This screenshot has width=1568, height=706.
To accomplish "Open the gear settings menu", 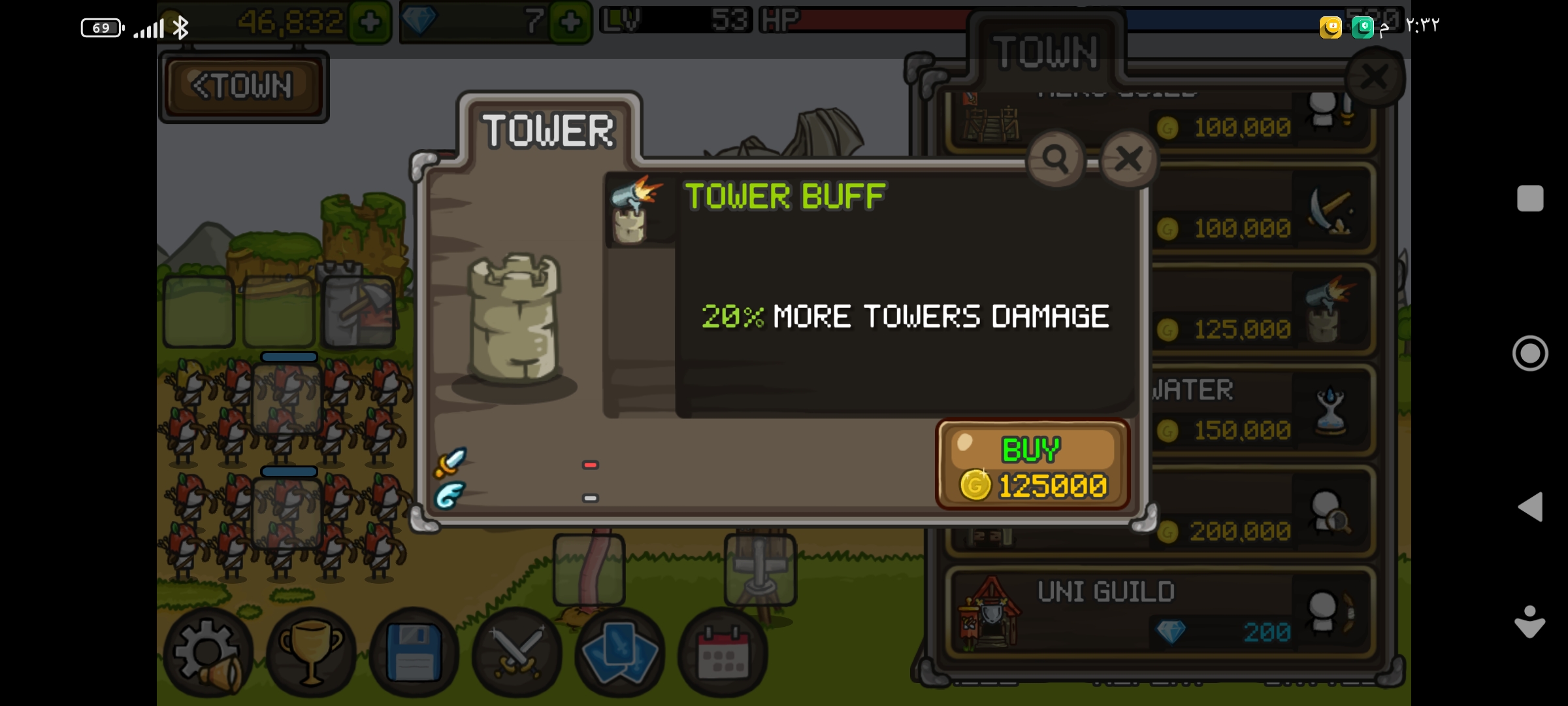I will [x=208, y=652].
